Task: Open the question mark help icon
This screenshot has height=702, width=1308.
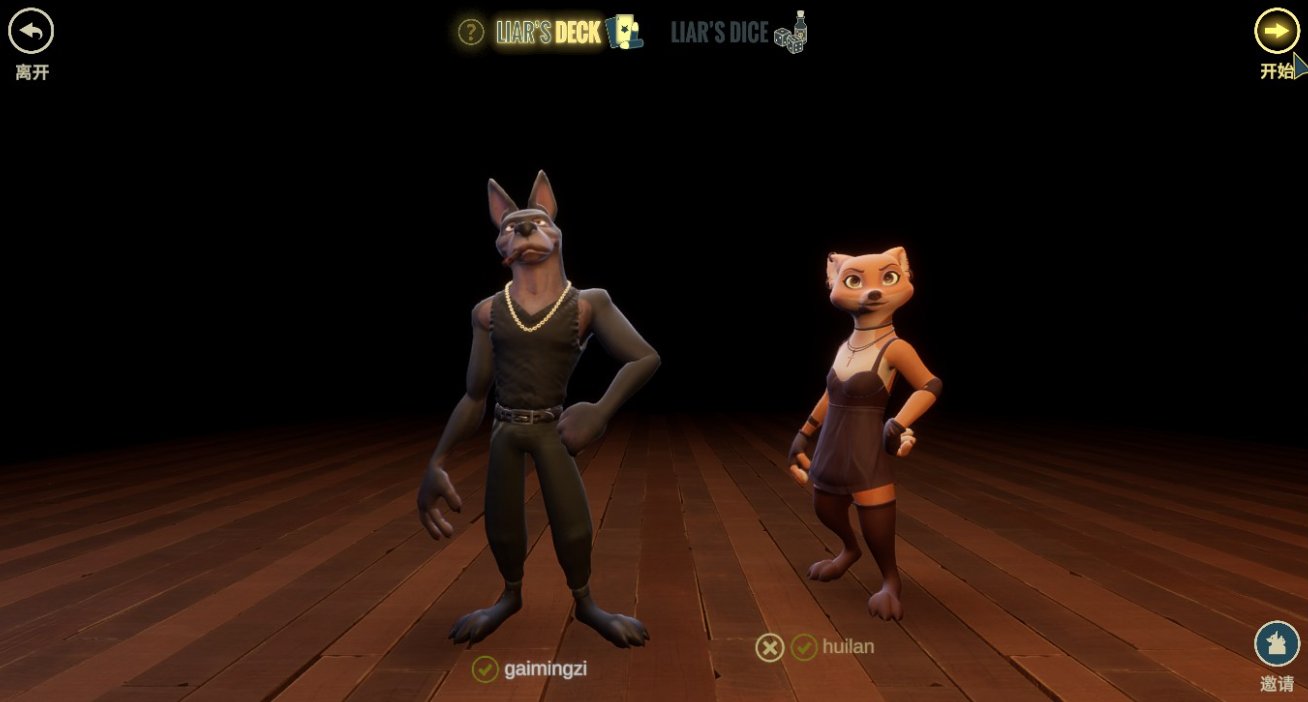Action: [471, 32]
